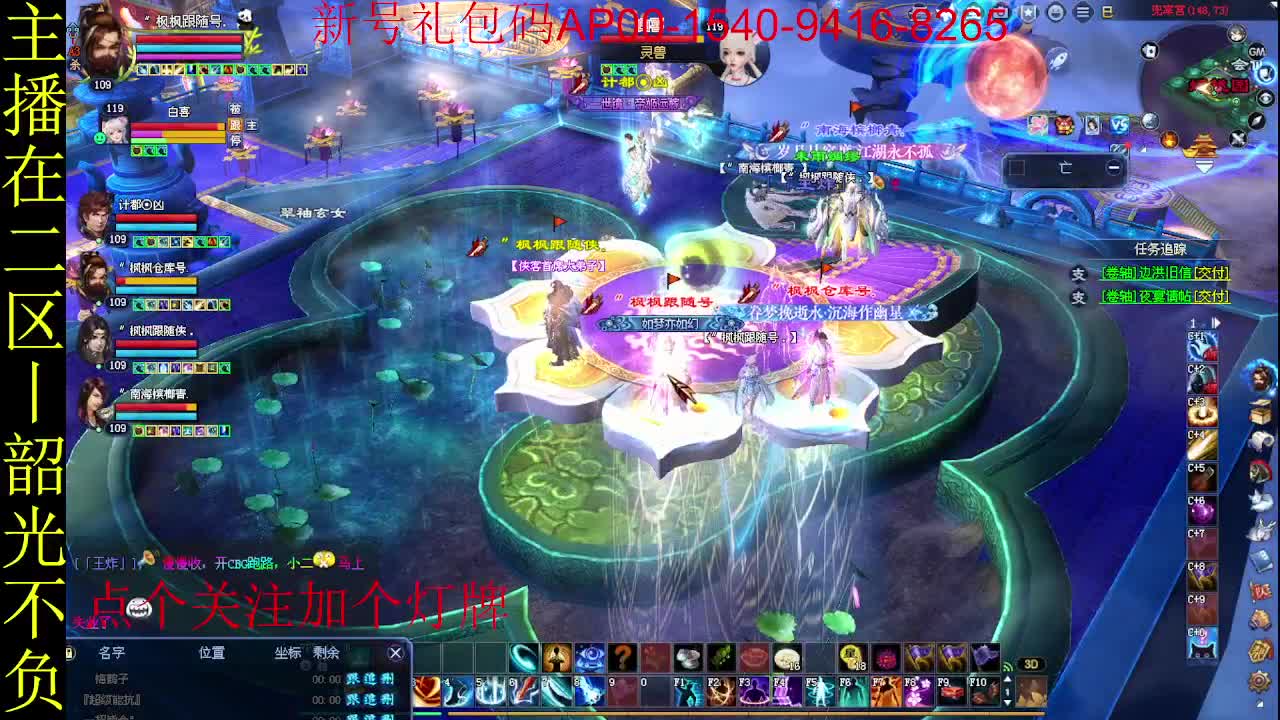Open the hamburger menu icon at top right

tap(1081, 12)
